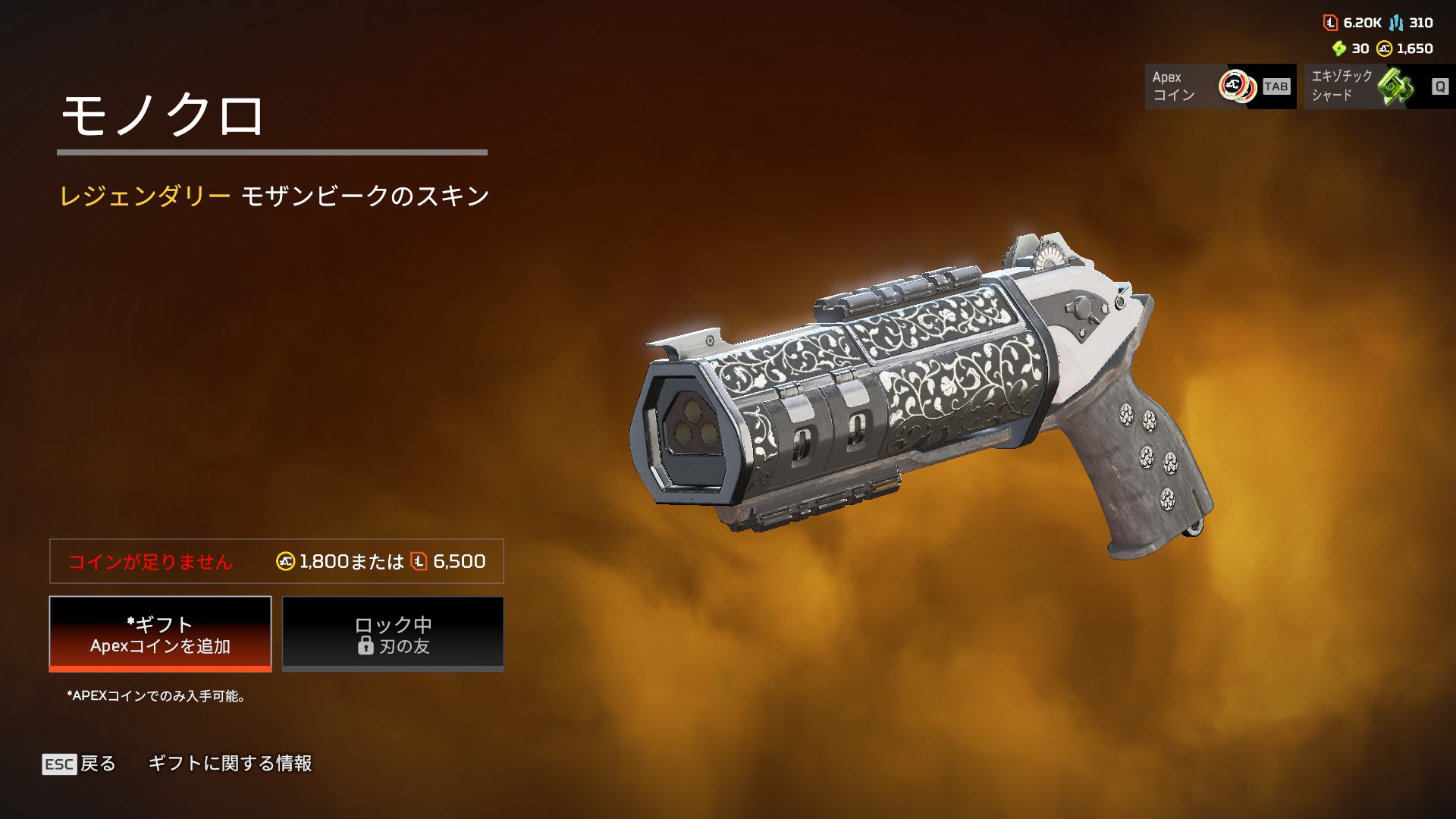Image resolution: width=1456 pixels, height=819 pixels.
Task: Open ギフトに関する情報 link
Action: click(x=230, y=764)
